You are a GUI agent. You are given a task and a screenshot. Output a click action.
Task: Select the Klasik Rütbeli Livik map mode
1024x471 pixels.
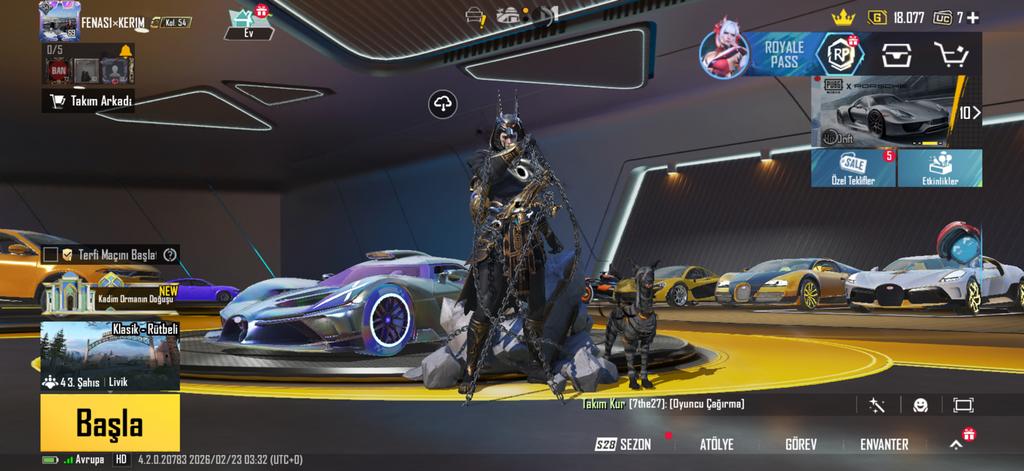point(110,357)
